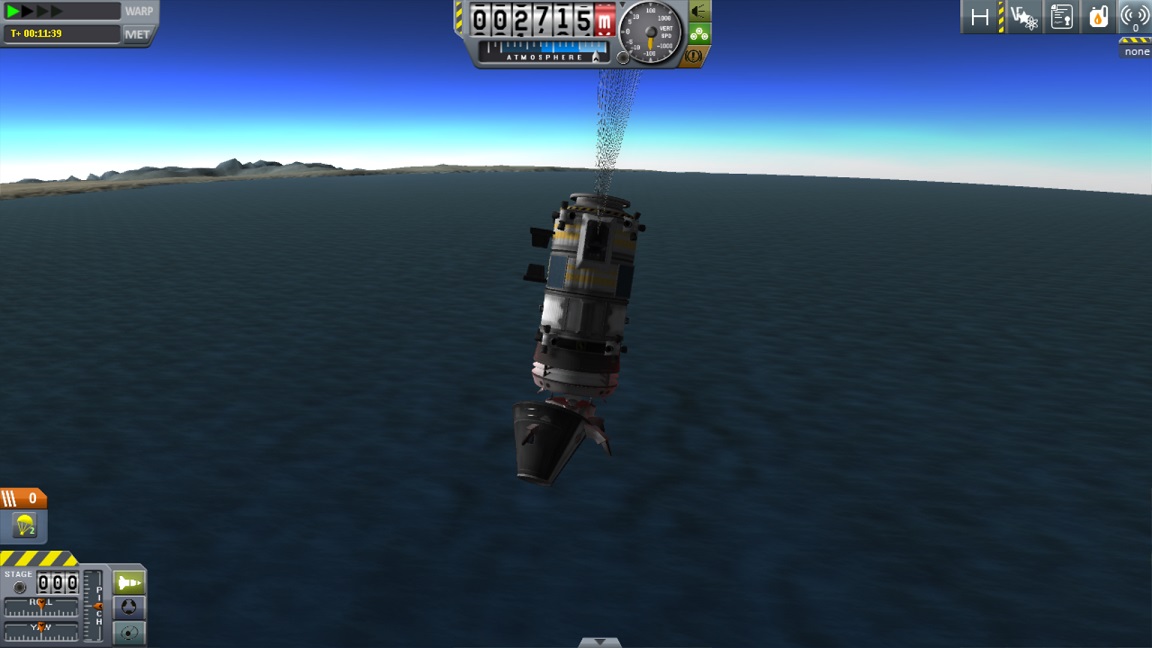The height and width of the screenshot is (648, 1152).
Task: Open the resources fuel canister panel
Action: click(1098, 17)
